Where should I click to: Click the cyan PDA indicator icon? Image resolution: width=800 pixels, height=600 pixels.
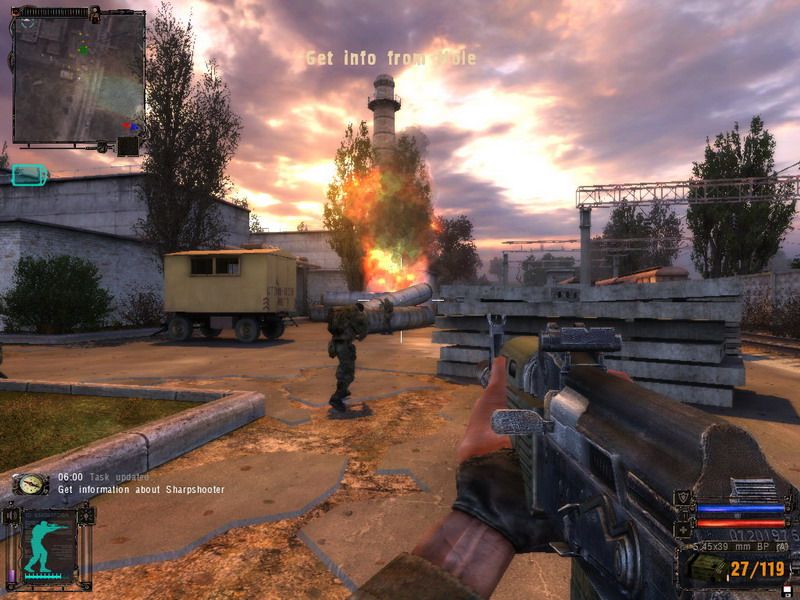pyautogui.click(x=30, y=176)
